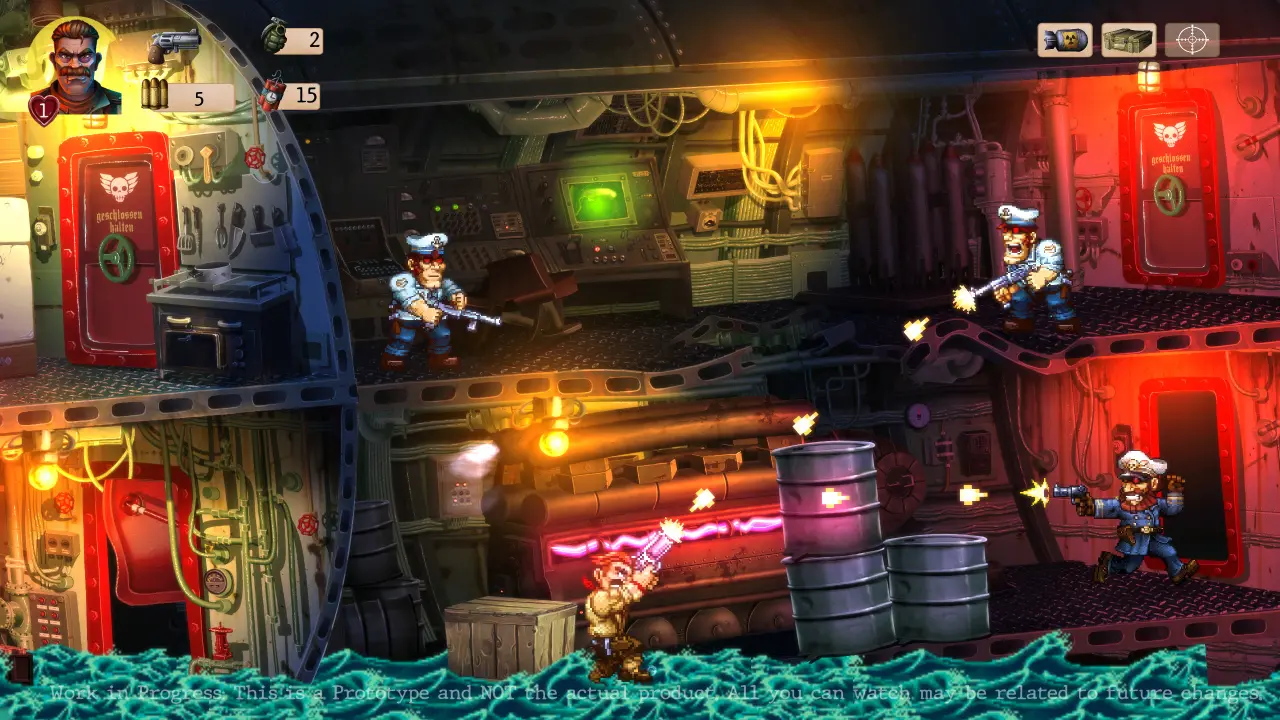Click the crosshair target icon

1191,40
